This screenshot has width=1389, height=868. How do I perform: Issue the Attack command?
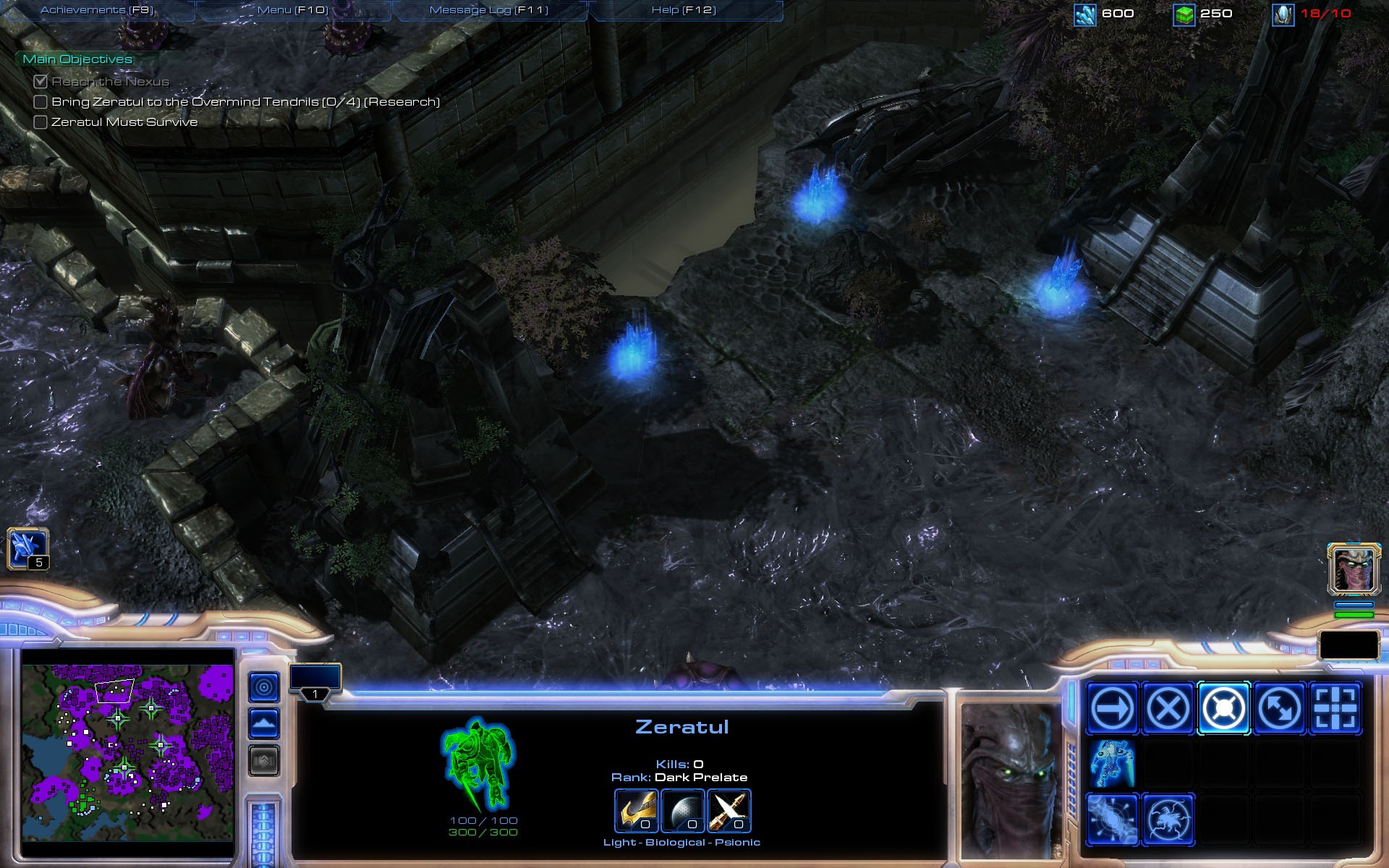pos(1335,708)
